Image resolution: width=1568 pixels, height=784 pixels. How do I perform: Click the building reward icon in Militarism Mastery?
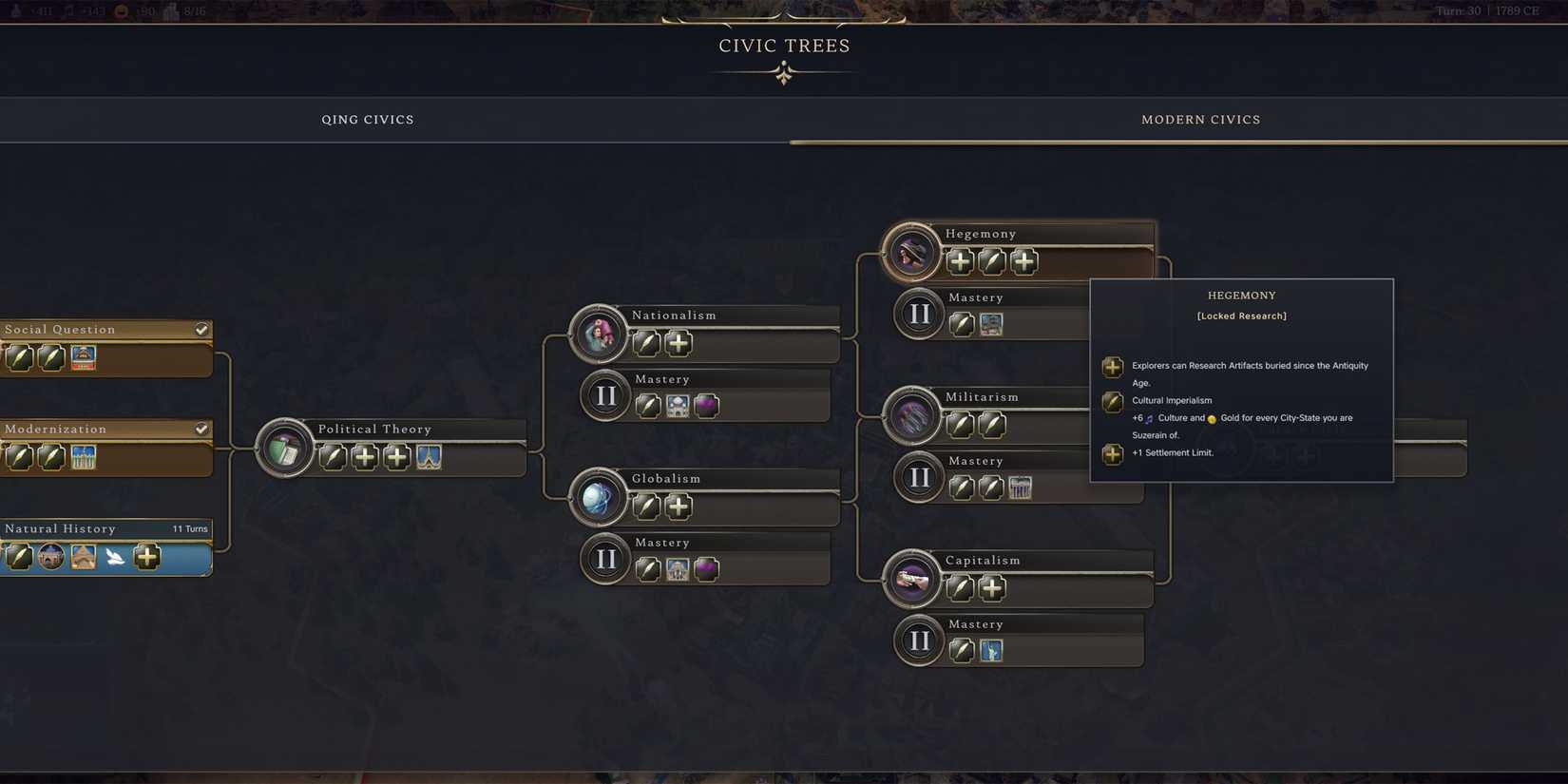point(1020,488)
